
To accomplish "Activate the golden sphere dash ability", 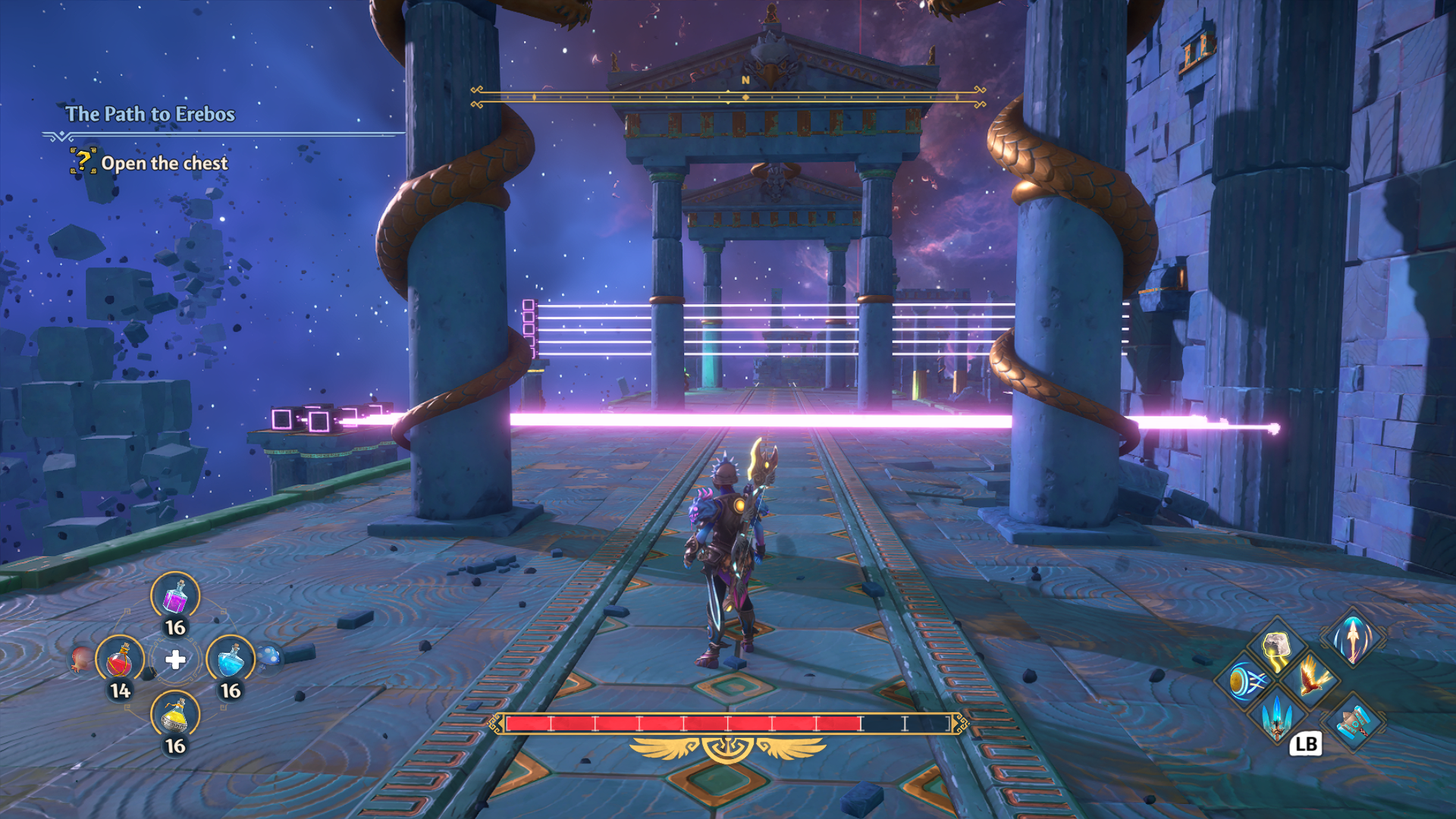I will [x=1245, y=681].
